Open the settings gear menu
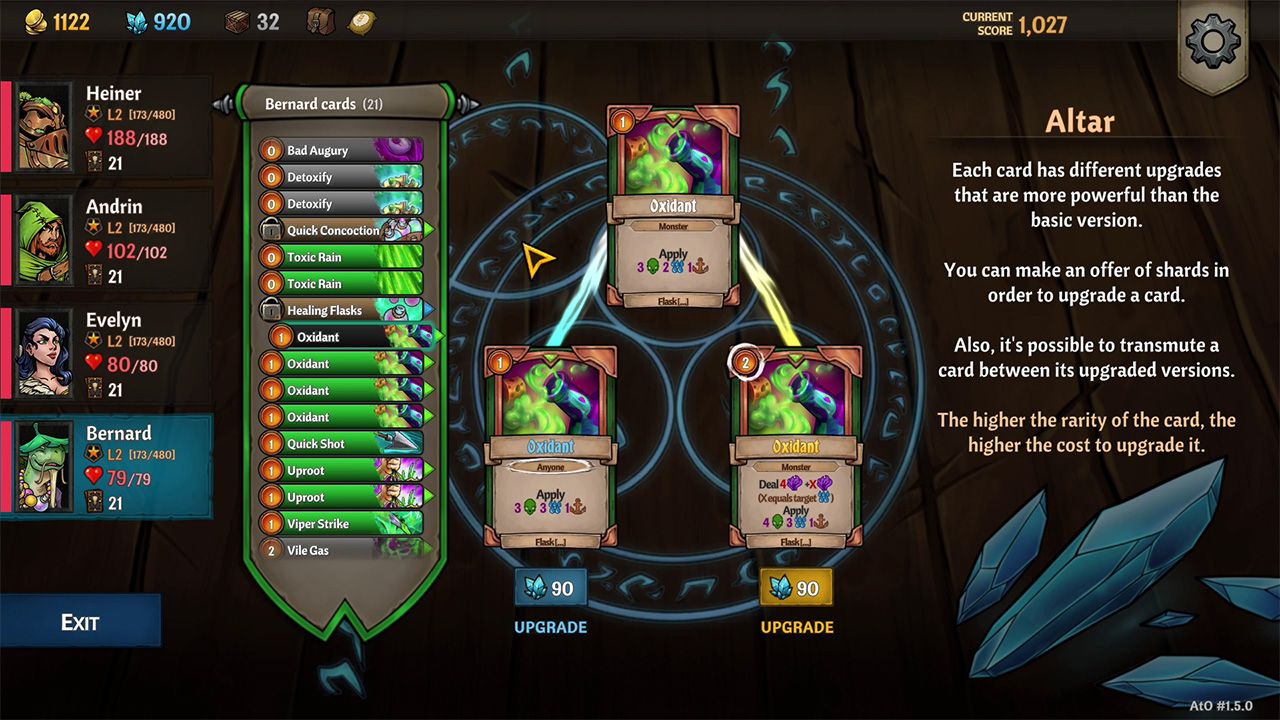 pos(1213,42)
